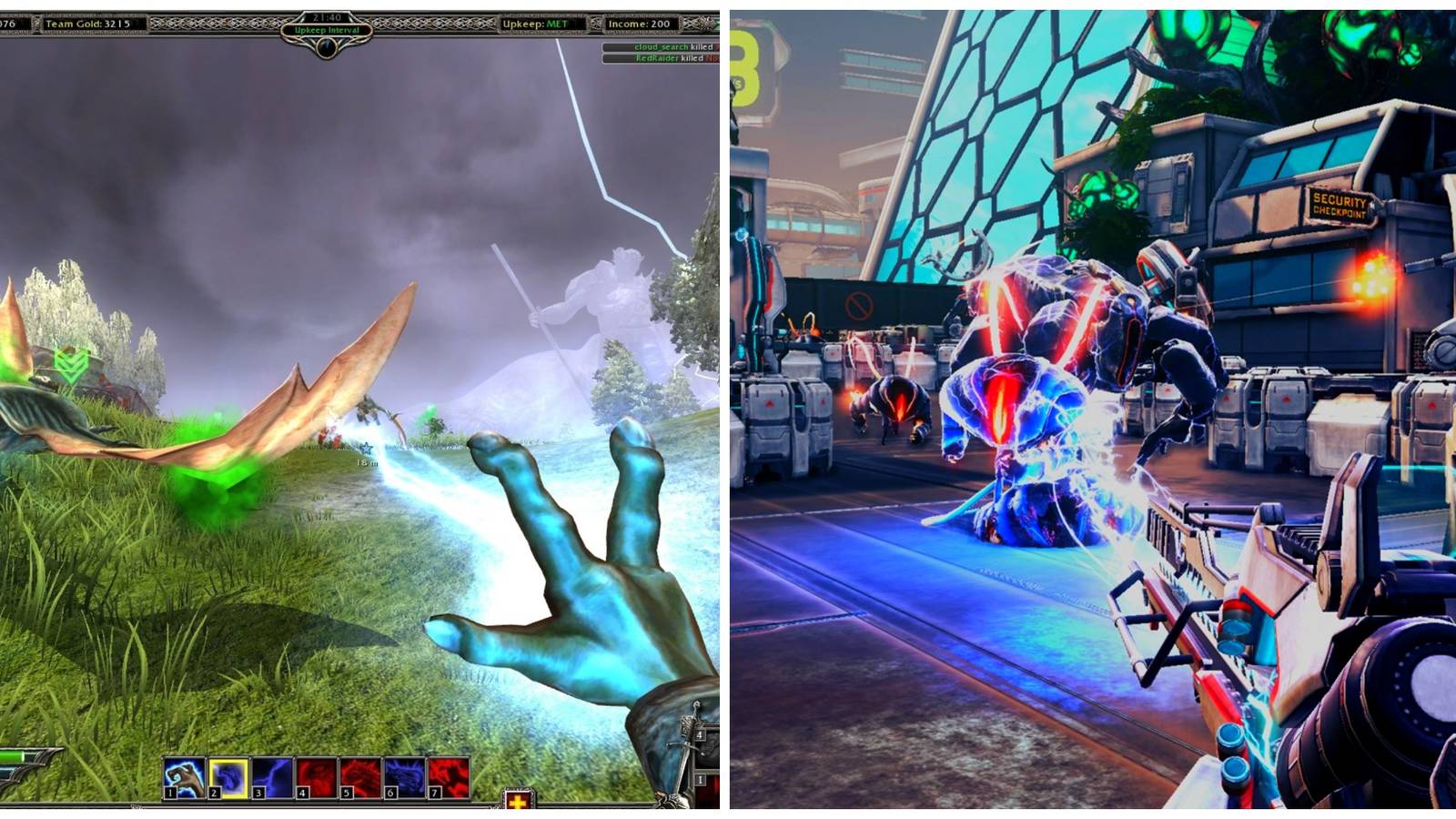
Task: Select the red beast spell in slot 5
Action: tap(359, 777)
